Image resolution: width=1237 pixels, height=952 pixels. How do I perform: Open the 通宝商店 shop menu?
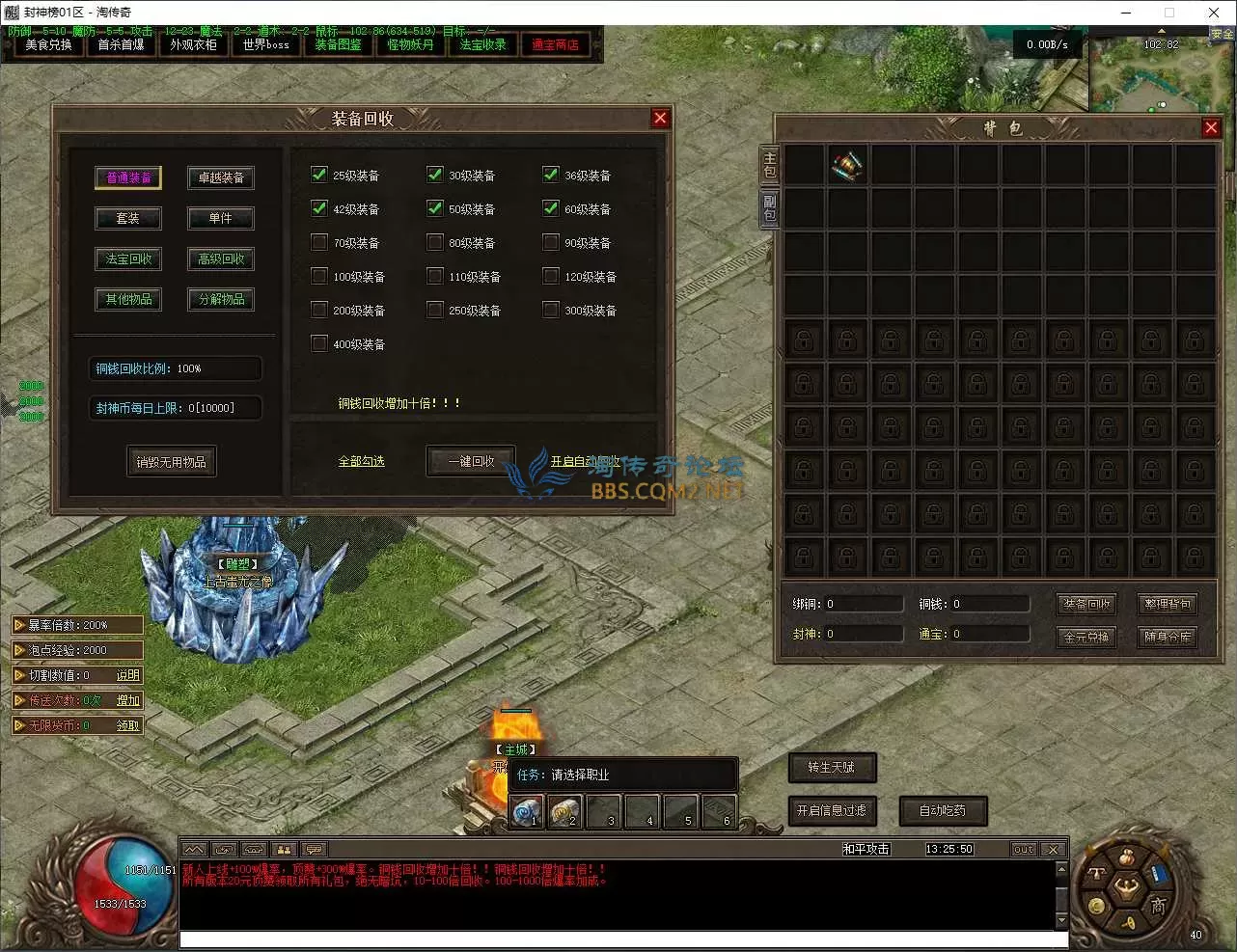point(555,44)
